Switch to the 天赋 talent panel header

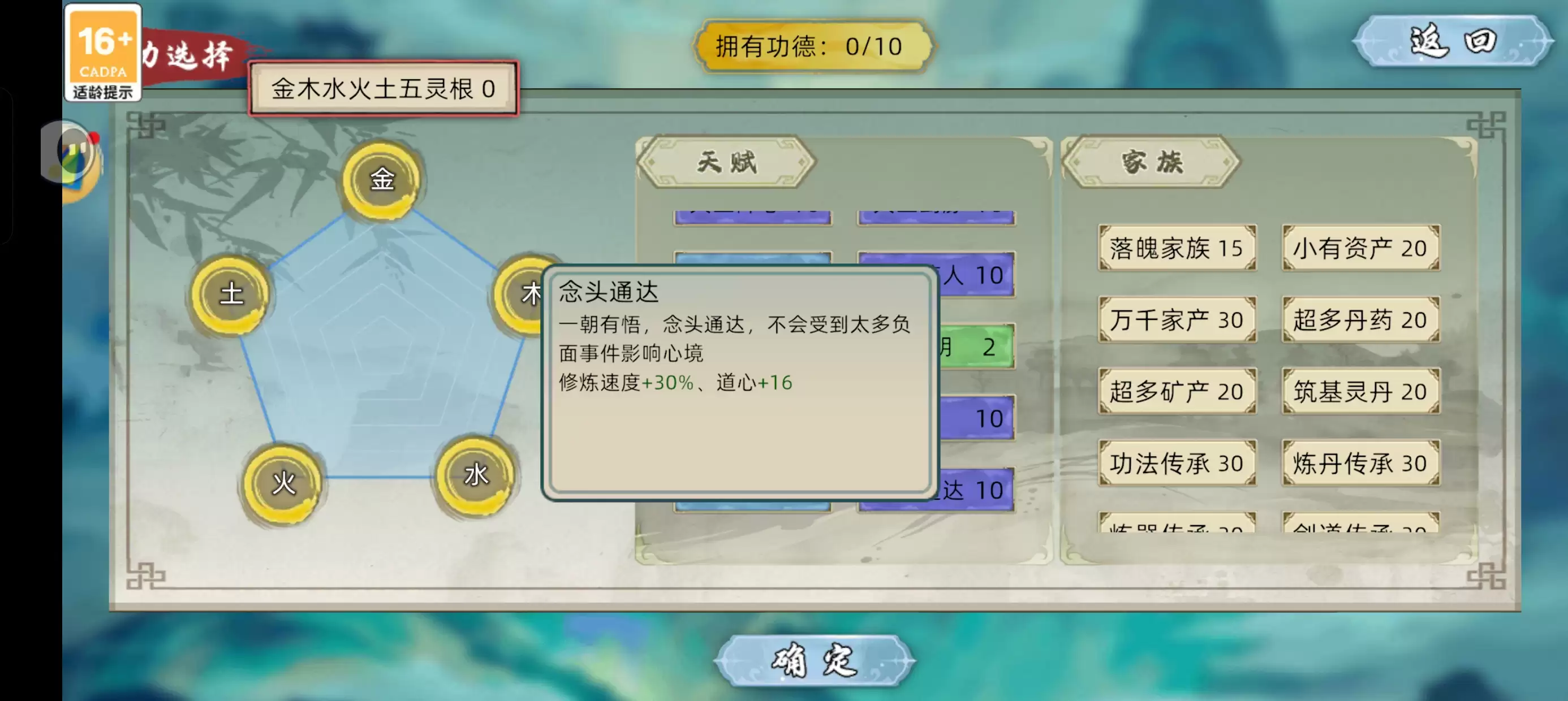[x=727, y=163]
